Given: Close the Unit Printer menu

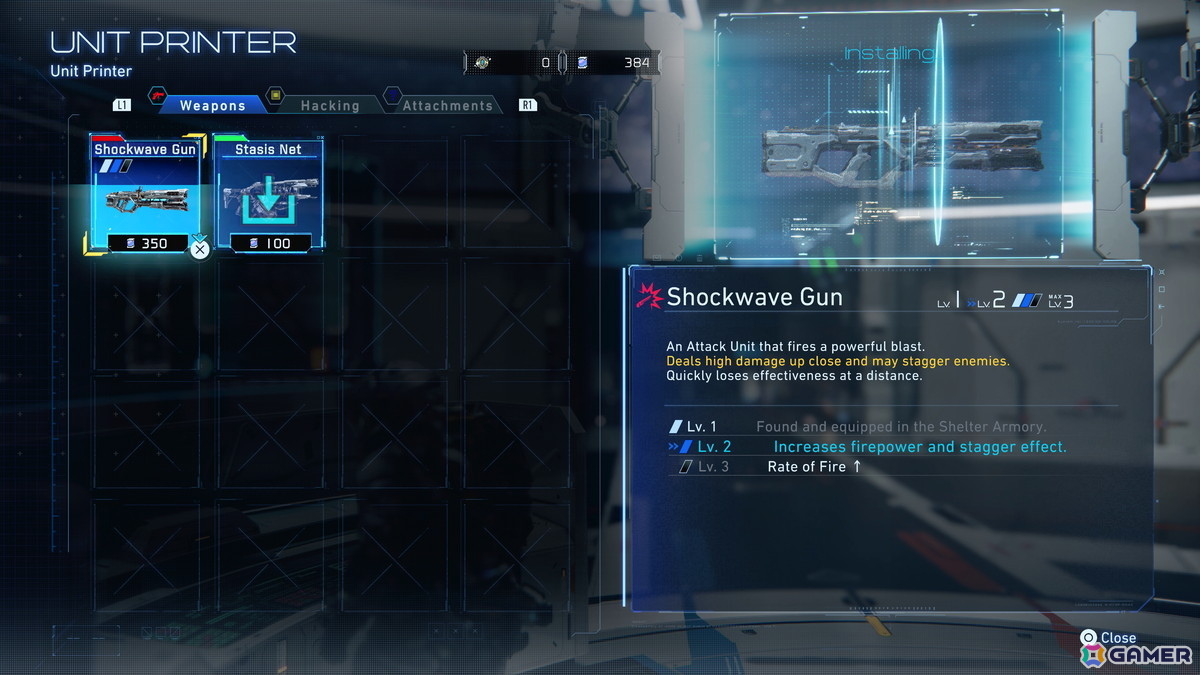Looking at the screenshot, I should [x=1108, y=638].
